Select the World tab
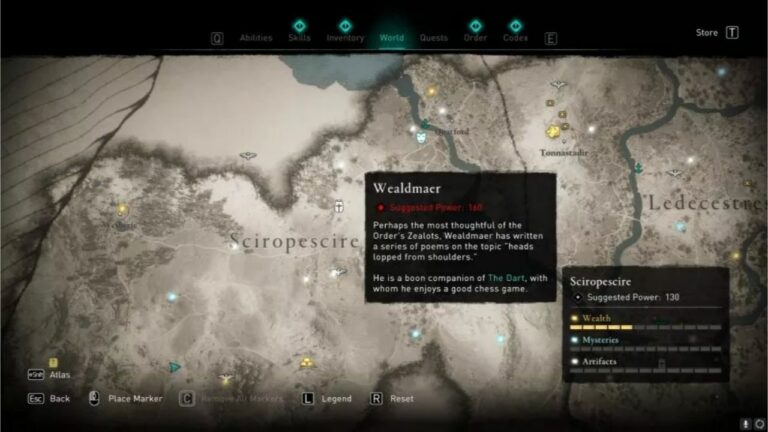 391,38
